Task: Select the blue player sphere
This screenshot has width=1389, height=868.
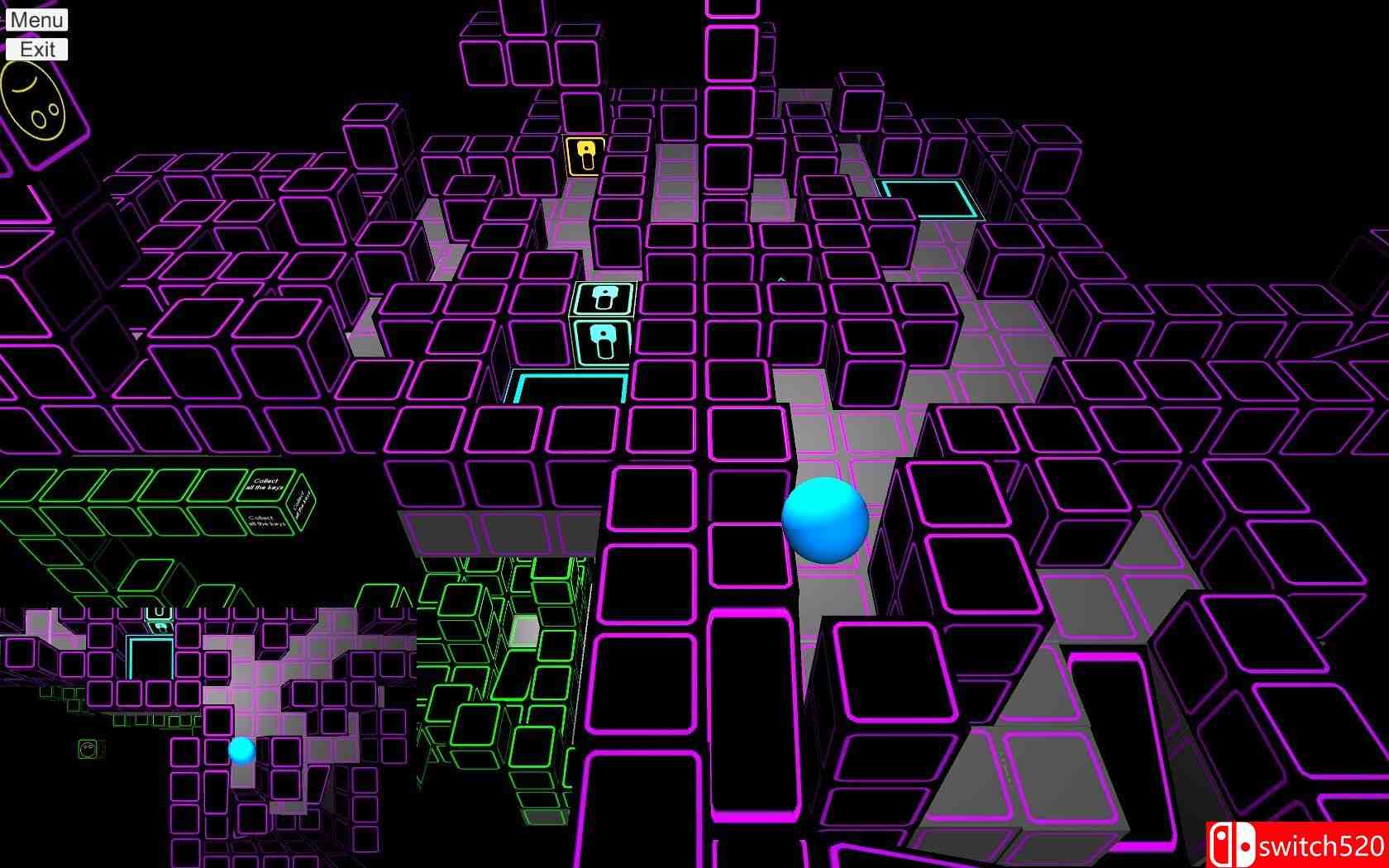Action: tap(825, 521)
